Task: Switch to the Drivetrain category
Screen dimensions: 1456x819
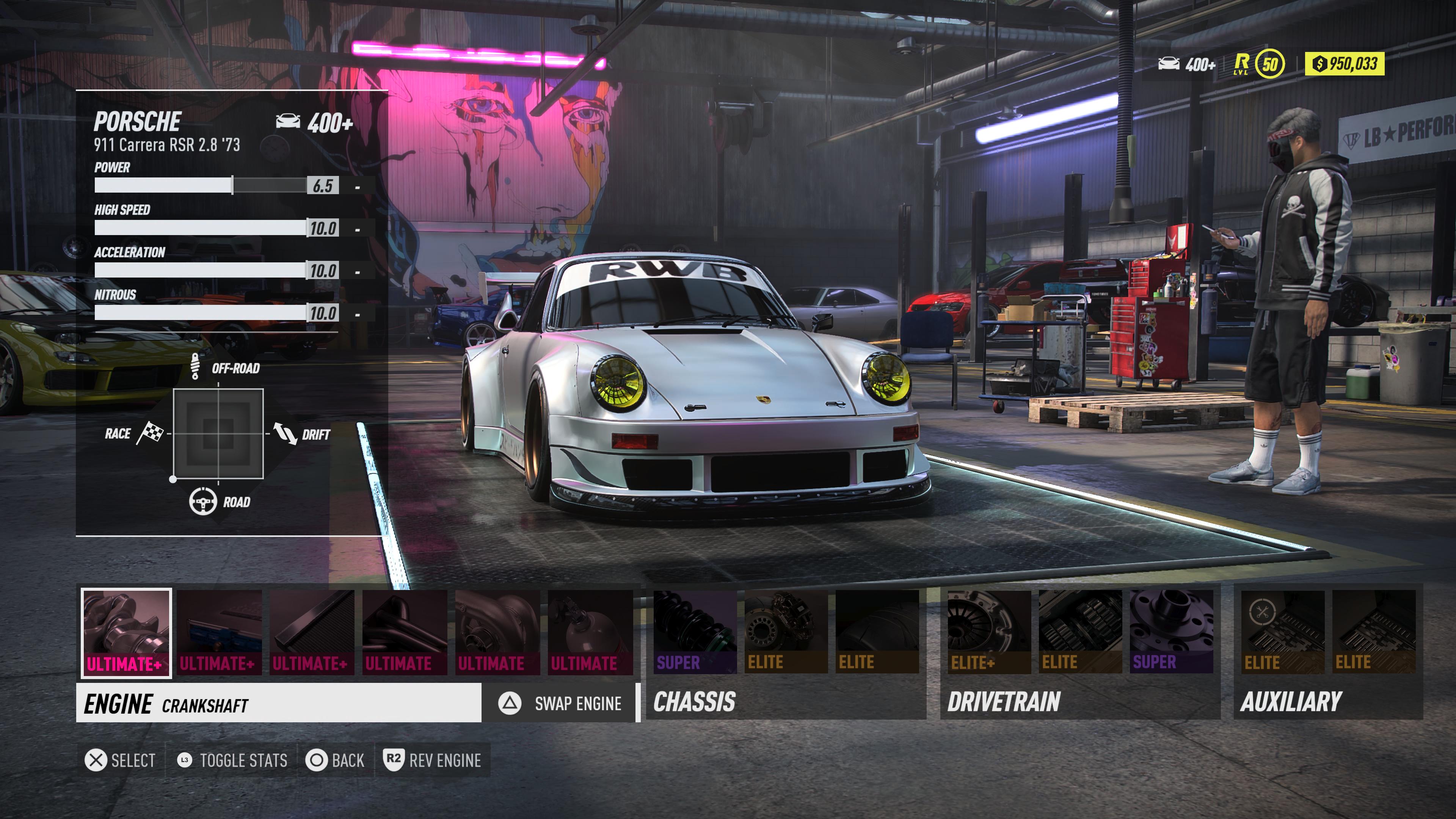Action: (x=1004, y=702)
